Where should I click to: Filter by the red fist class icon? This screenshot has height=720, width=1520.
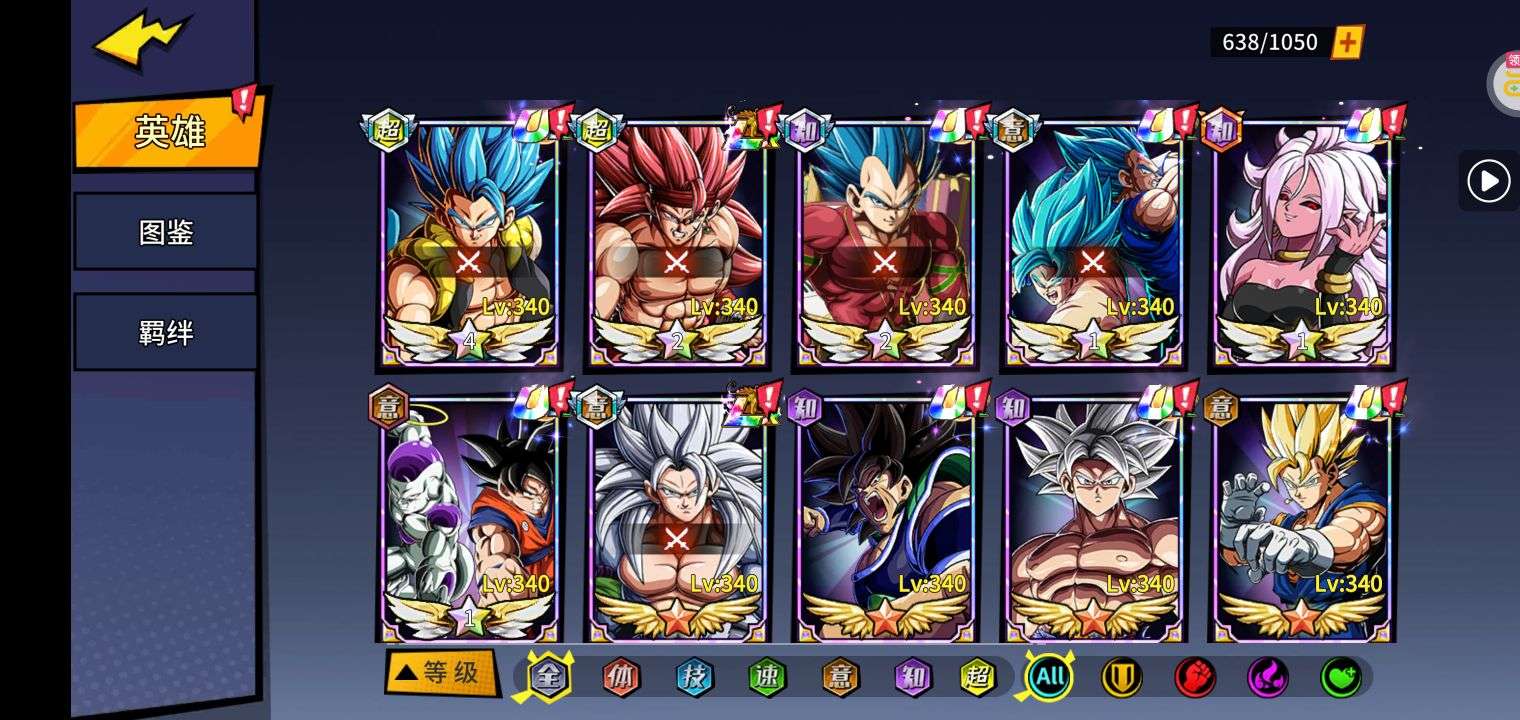[1194, 677]
